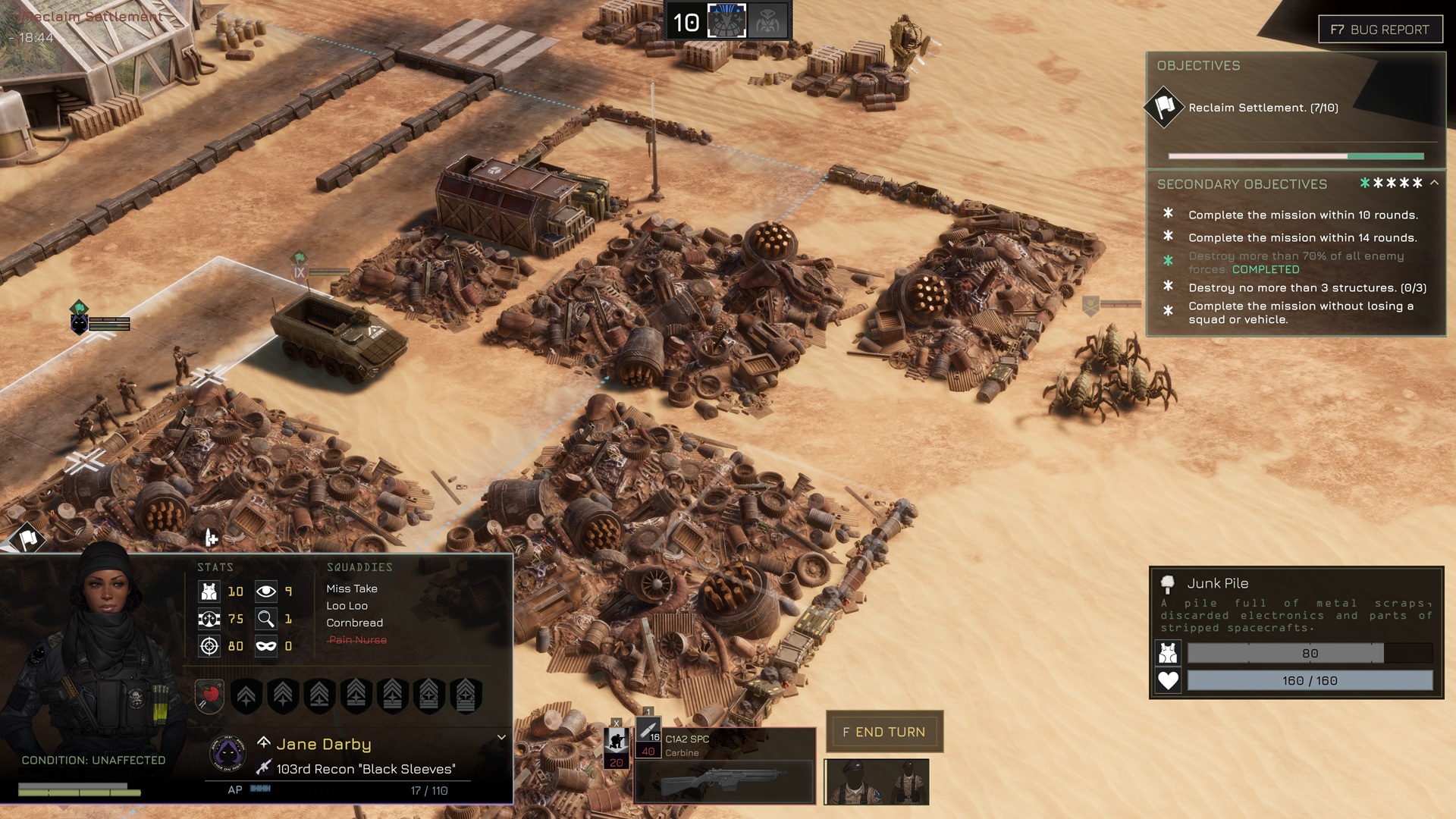The height and width of the screenshot is (819, 1456).
Task: Open the F7 Bug Report form
Action: coord(1380,30)
